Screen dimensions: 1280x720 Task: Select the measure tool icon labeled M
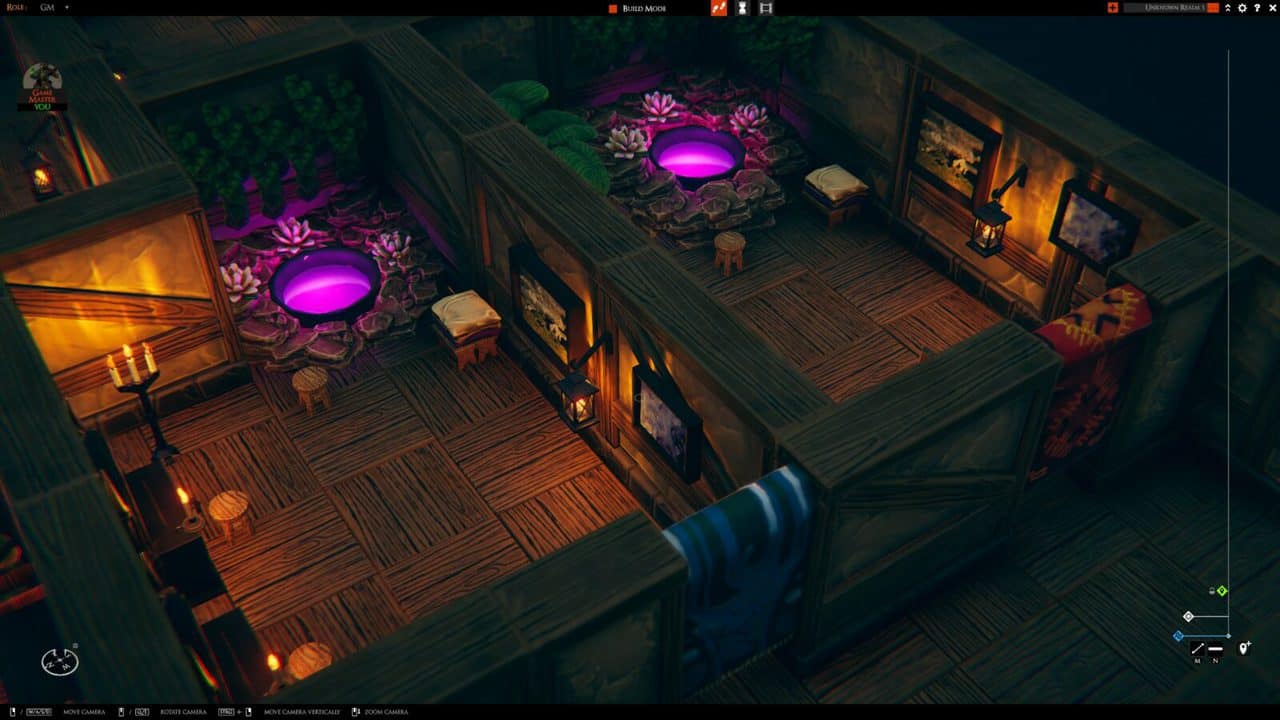(x=1198, y=648)
